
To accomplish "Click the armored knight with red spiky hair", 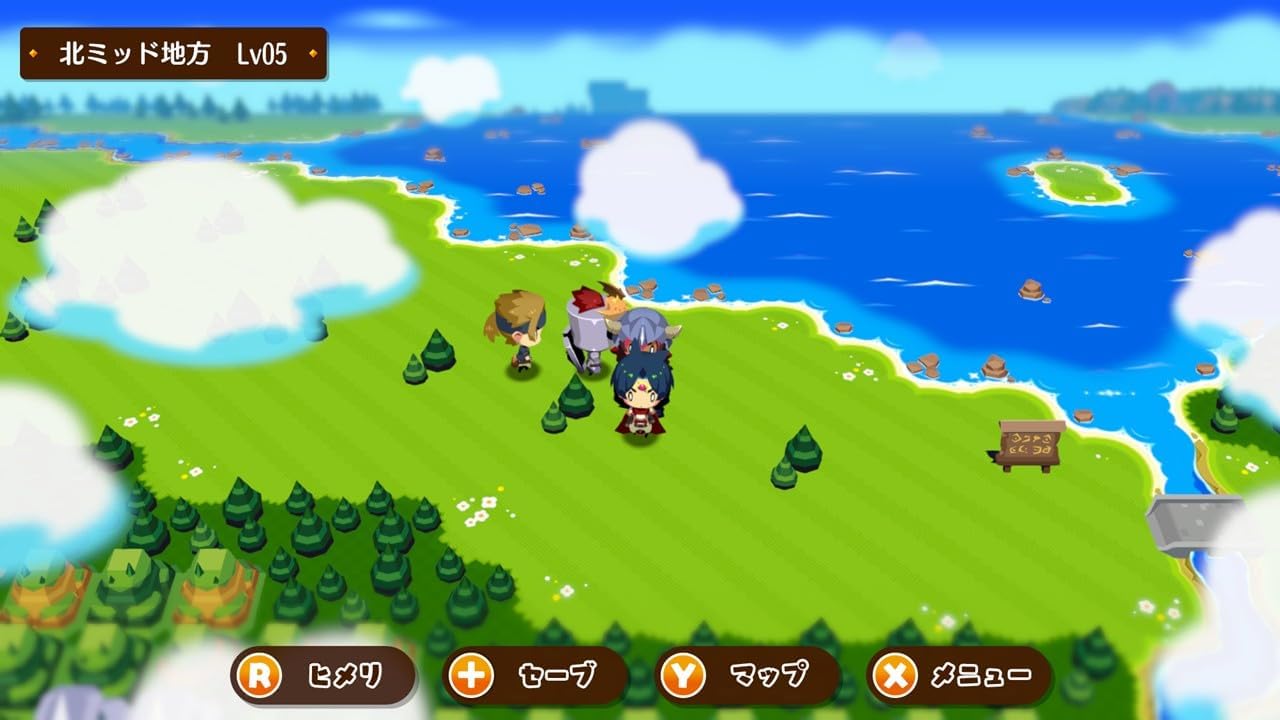I will (587, 330).
